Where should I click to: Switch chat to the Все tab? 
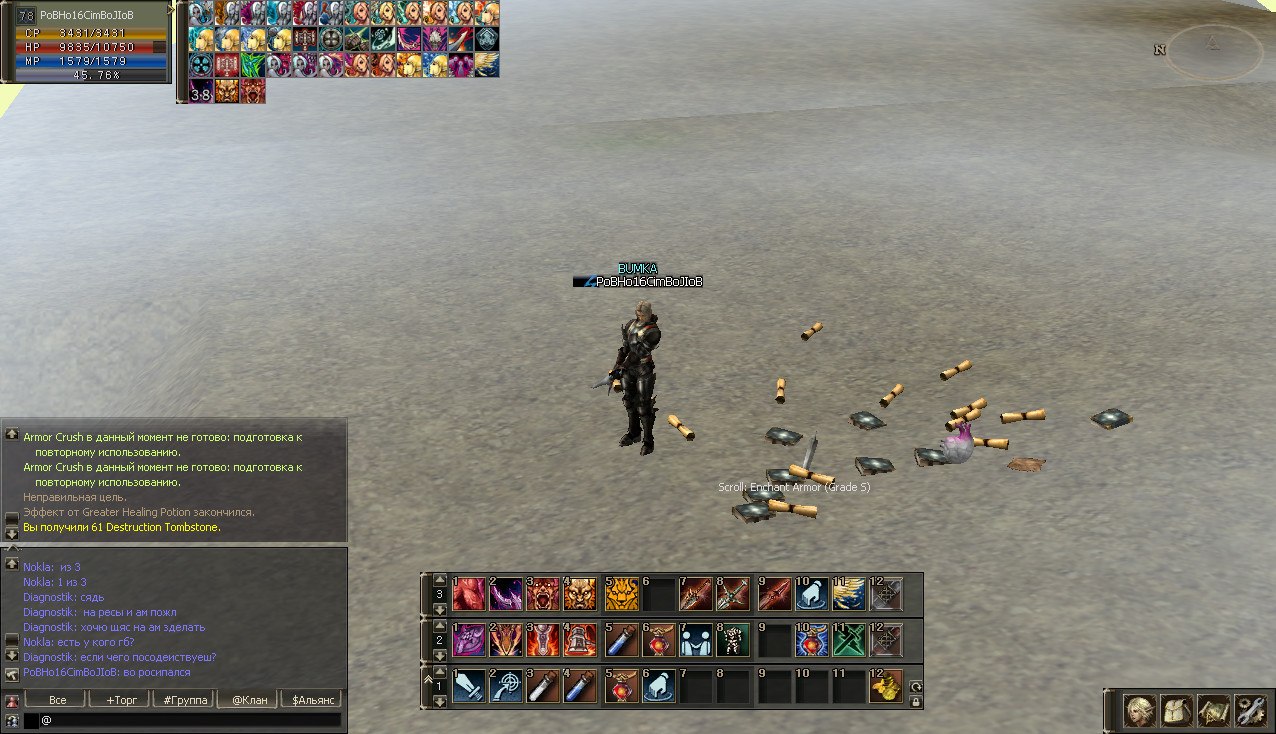click(x=57, y=700)
